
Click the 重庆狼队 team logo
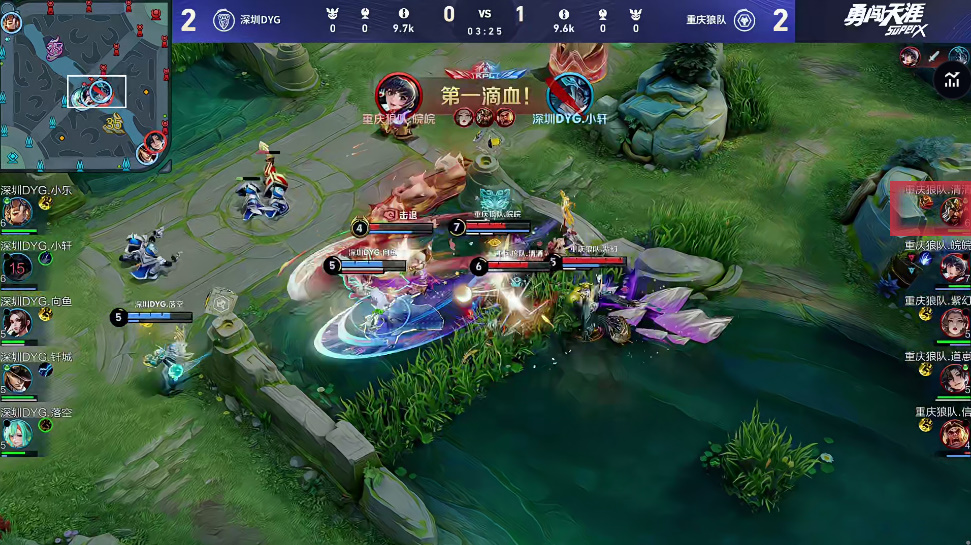745,20
